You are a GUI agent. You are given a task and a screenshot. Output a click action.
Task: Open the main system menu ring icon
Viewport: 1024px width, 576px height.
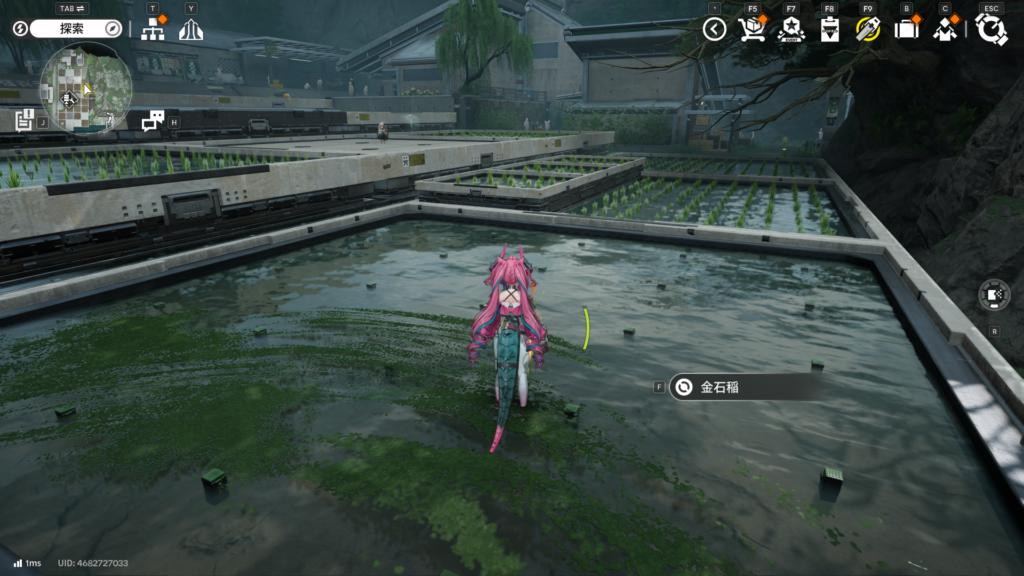pos(991,29)
